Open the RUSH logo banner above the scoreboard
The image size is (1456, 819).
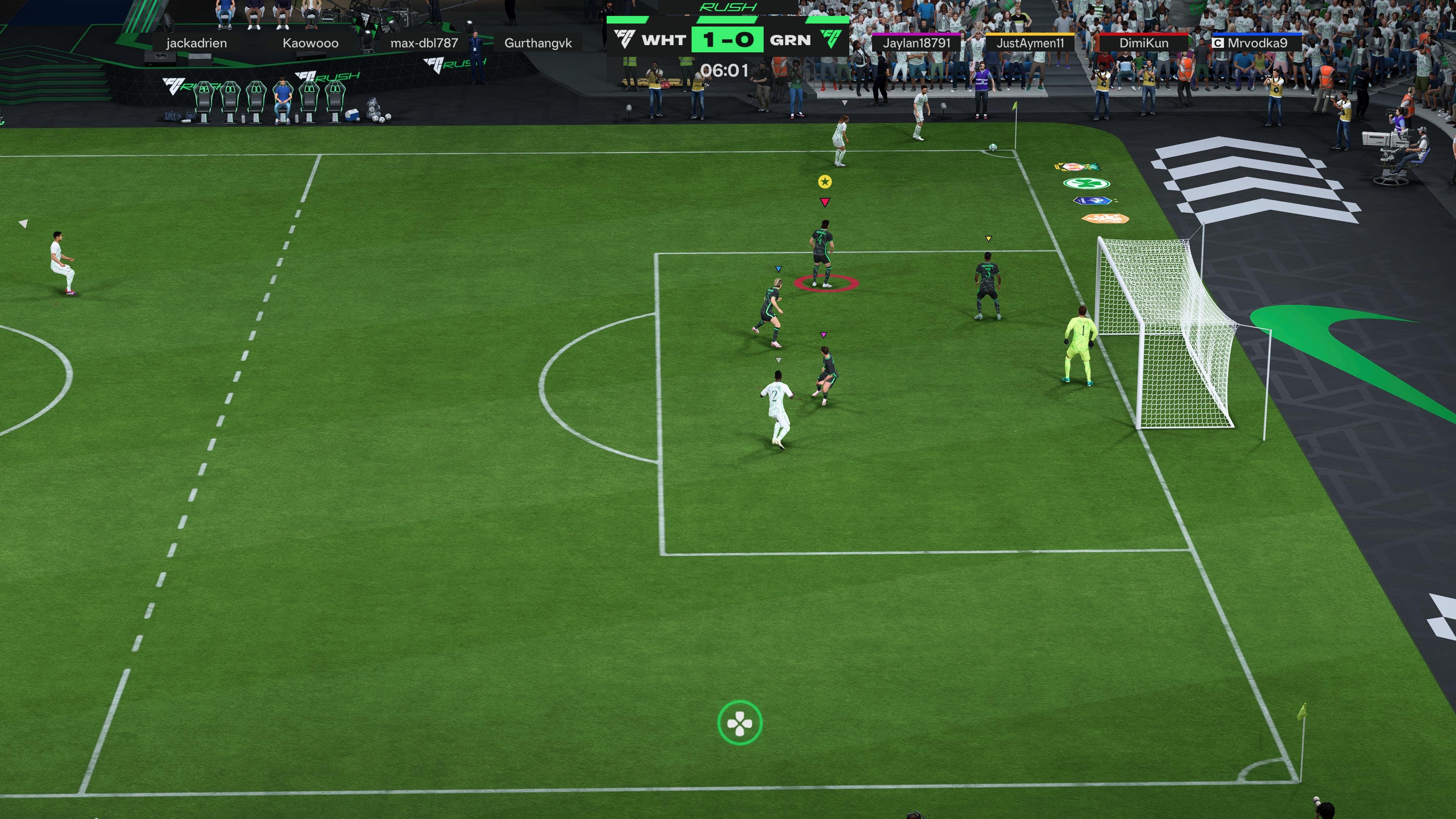click(x=728, y=7)
